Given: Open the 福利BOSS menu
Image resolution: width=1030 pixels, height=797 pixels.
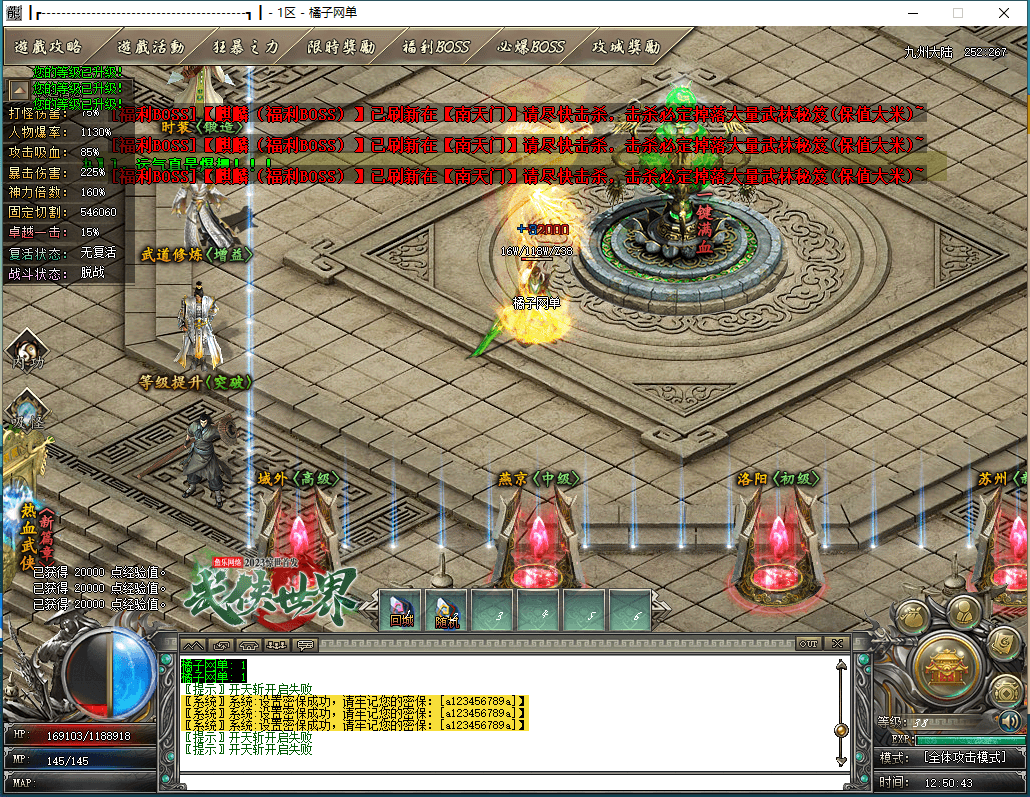Looking at the screenshot, I should [x=435, y=47].
